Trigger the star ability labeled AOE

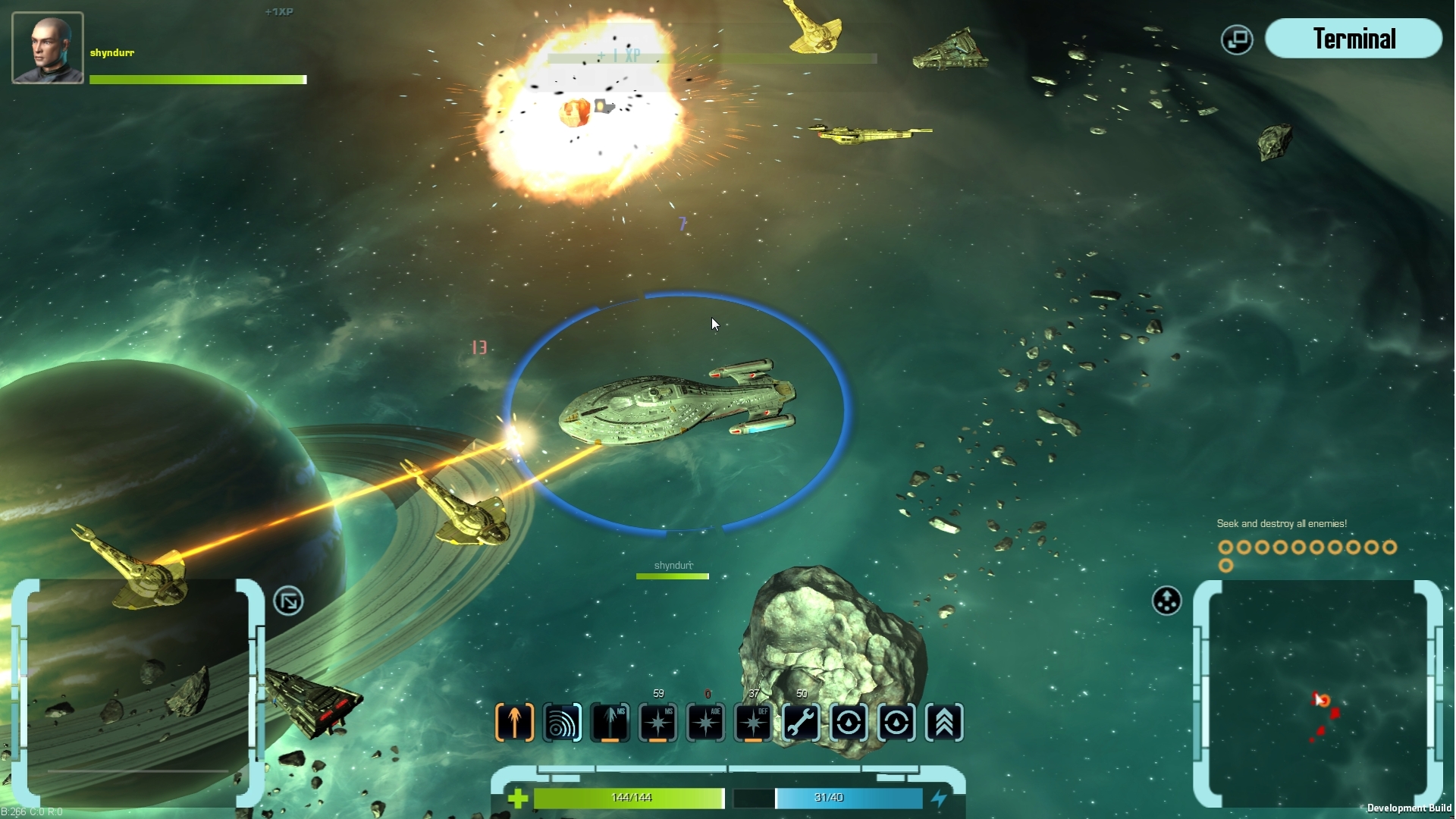pos(705,722)
